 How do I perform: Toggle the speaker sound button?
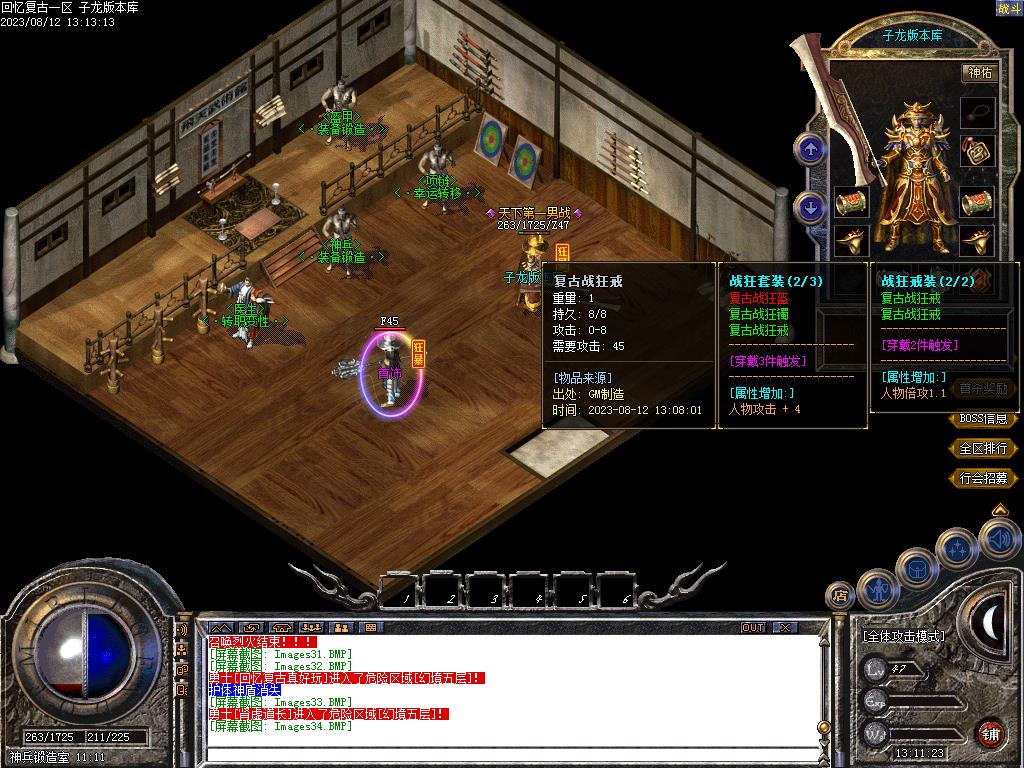pos(998,540)
